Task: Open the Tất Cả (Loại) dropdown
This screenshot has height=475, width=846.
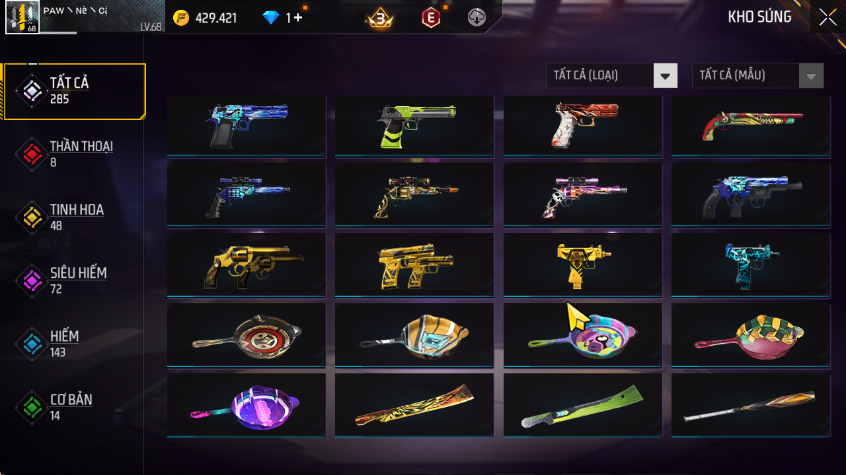Action: [x=612, y=76]
